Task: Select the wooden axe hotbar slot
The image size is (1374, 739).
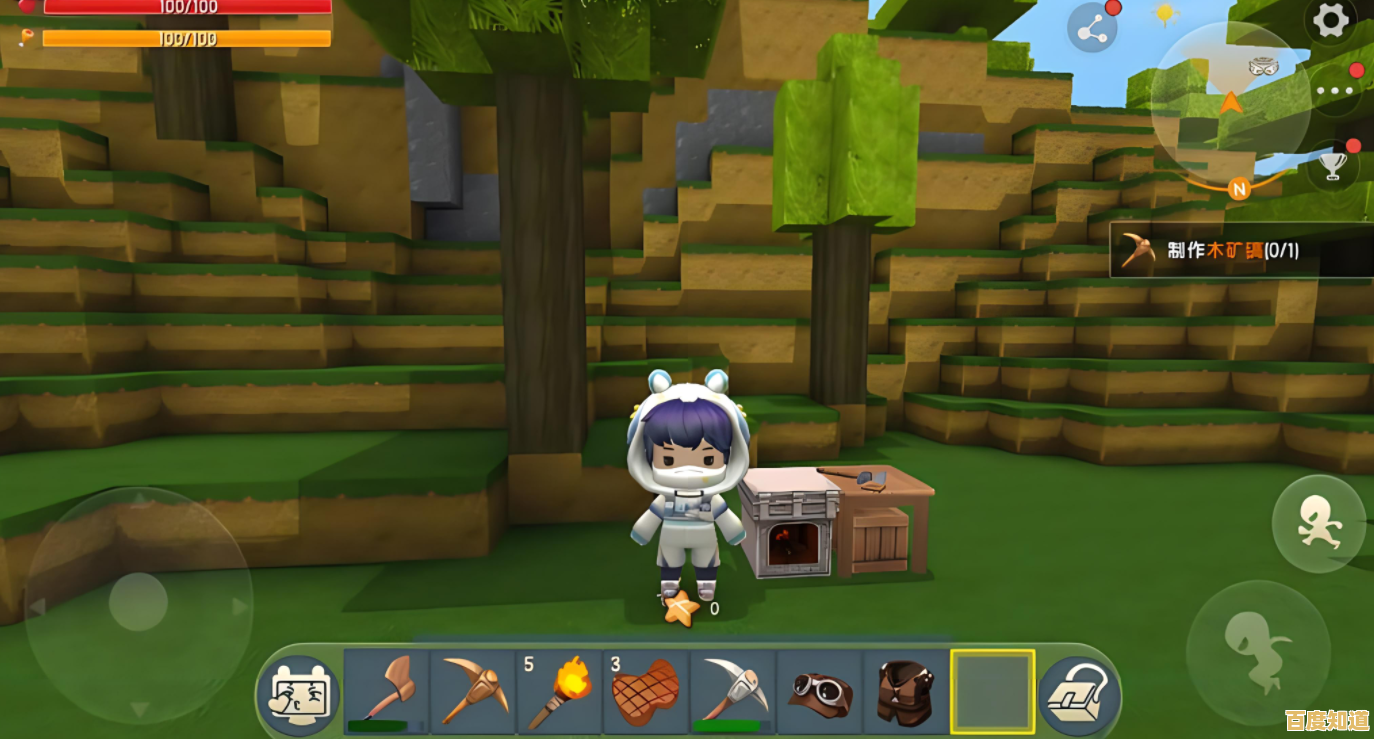Action: click(386, 691)
